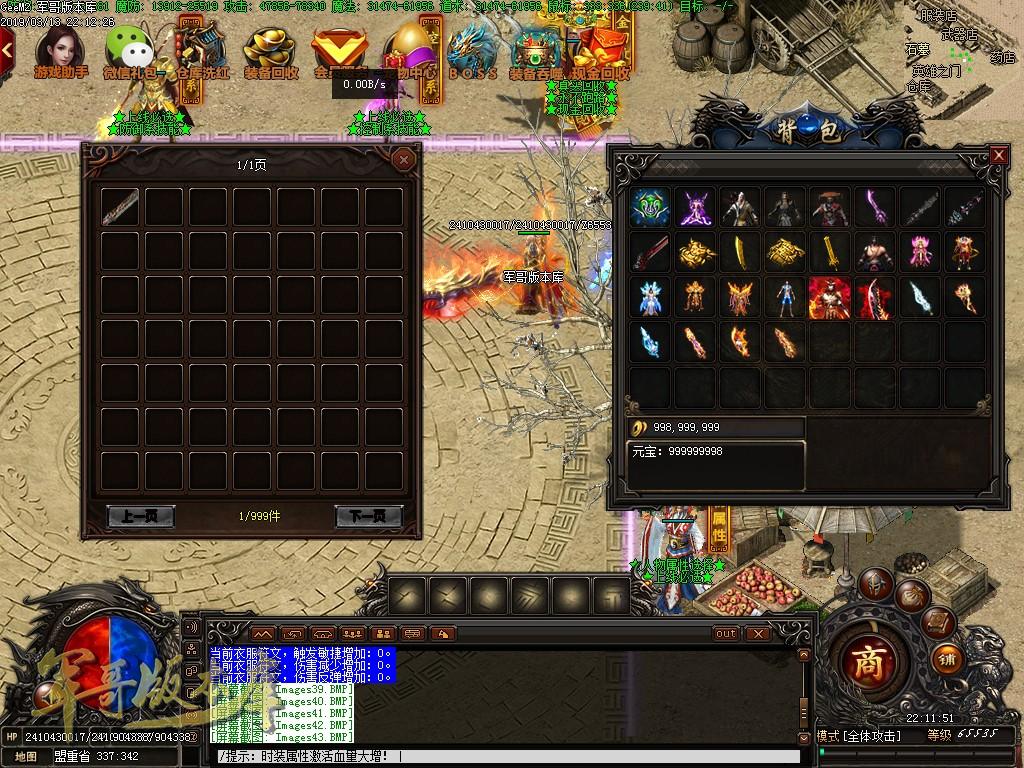Image resolution: width=1024 pixels, height=768 pixels.
Task: Go to the warehouse's next page (下一页)
Action: 368,516
